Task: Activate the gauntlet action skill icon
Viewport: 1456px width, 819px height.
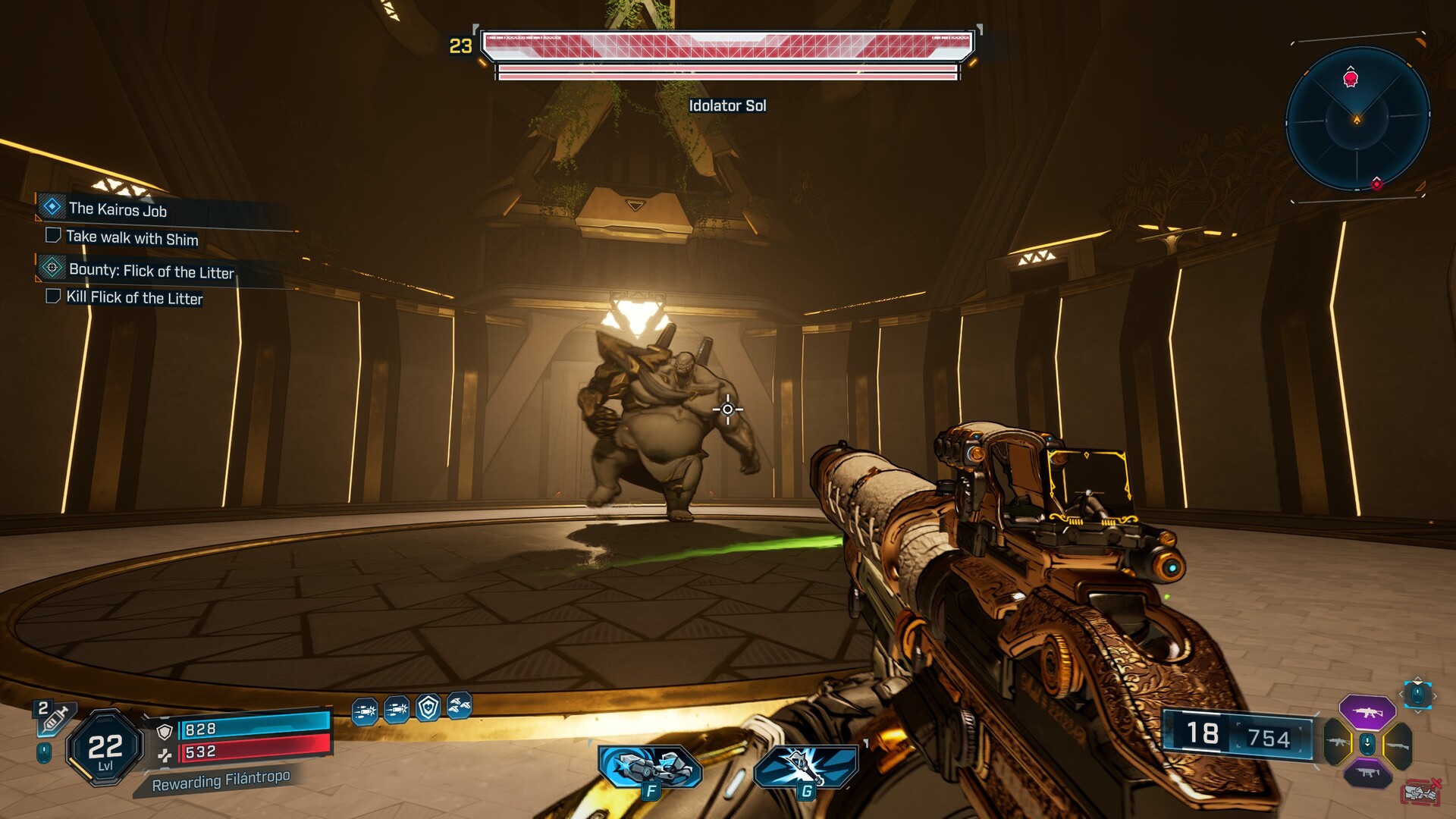Action: (x=650, y=768)
